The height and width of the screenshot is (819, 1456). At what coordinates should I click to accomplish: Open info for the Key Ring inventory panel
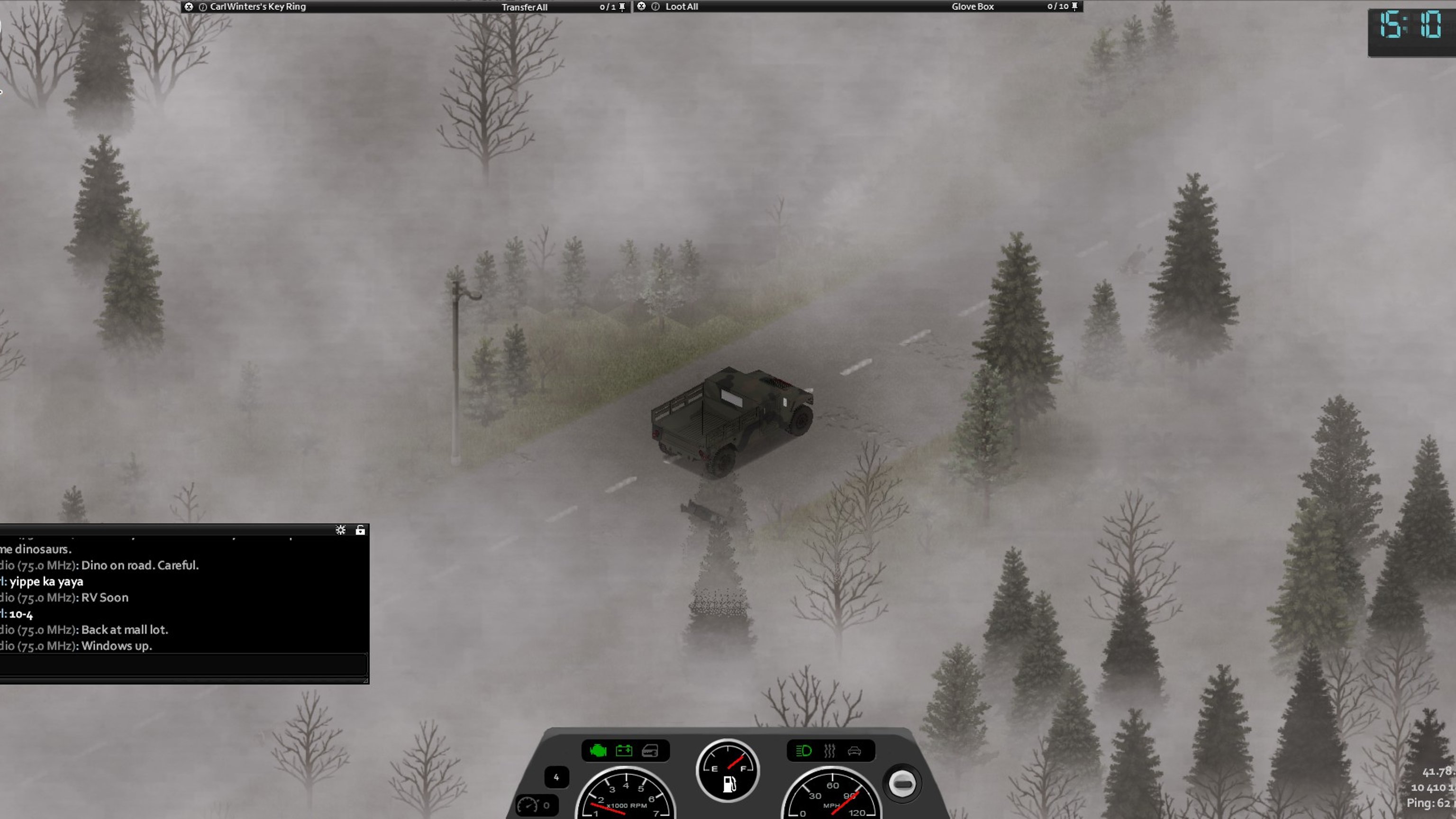click(x=202, y=7)
